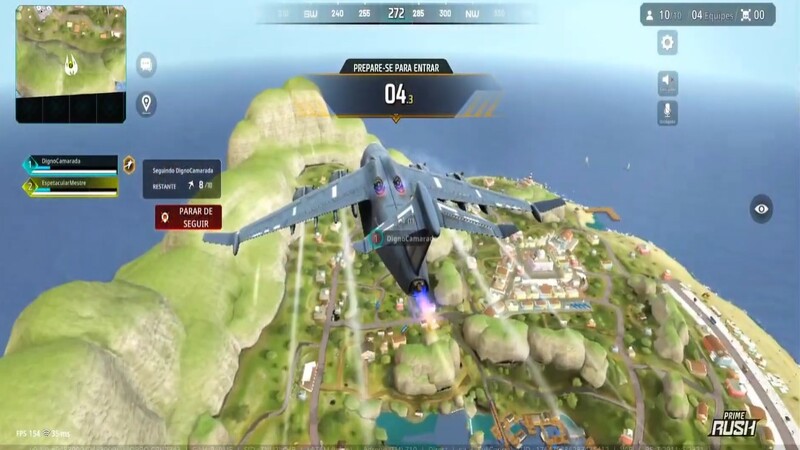Image resolution: width=800 pixels, height=450 pixels.
Task: Click the follow icon beside DignoCamarada
Action: pos(129,165)
